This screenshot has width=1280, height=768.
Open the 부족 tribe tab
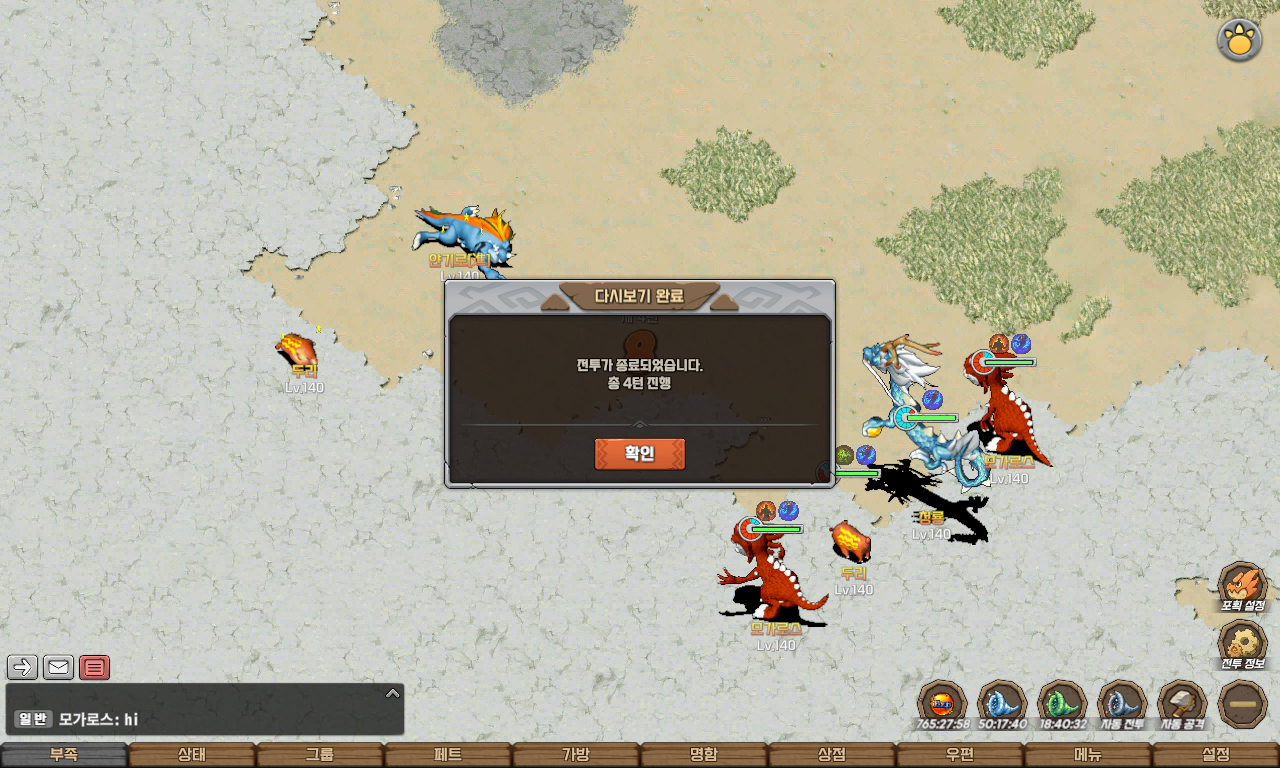coord(64,755)
